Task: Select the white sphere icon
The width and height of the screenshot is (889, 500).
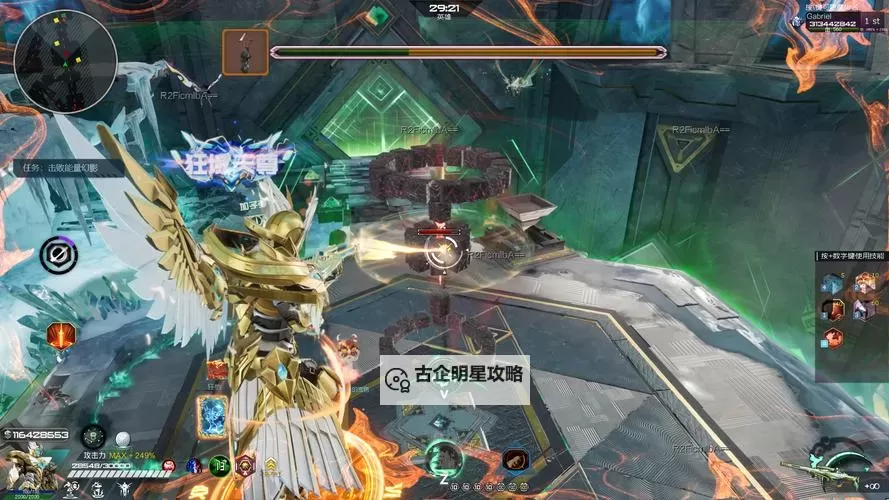Action: 123,437
